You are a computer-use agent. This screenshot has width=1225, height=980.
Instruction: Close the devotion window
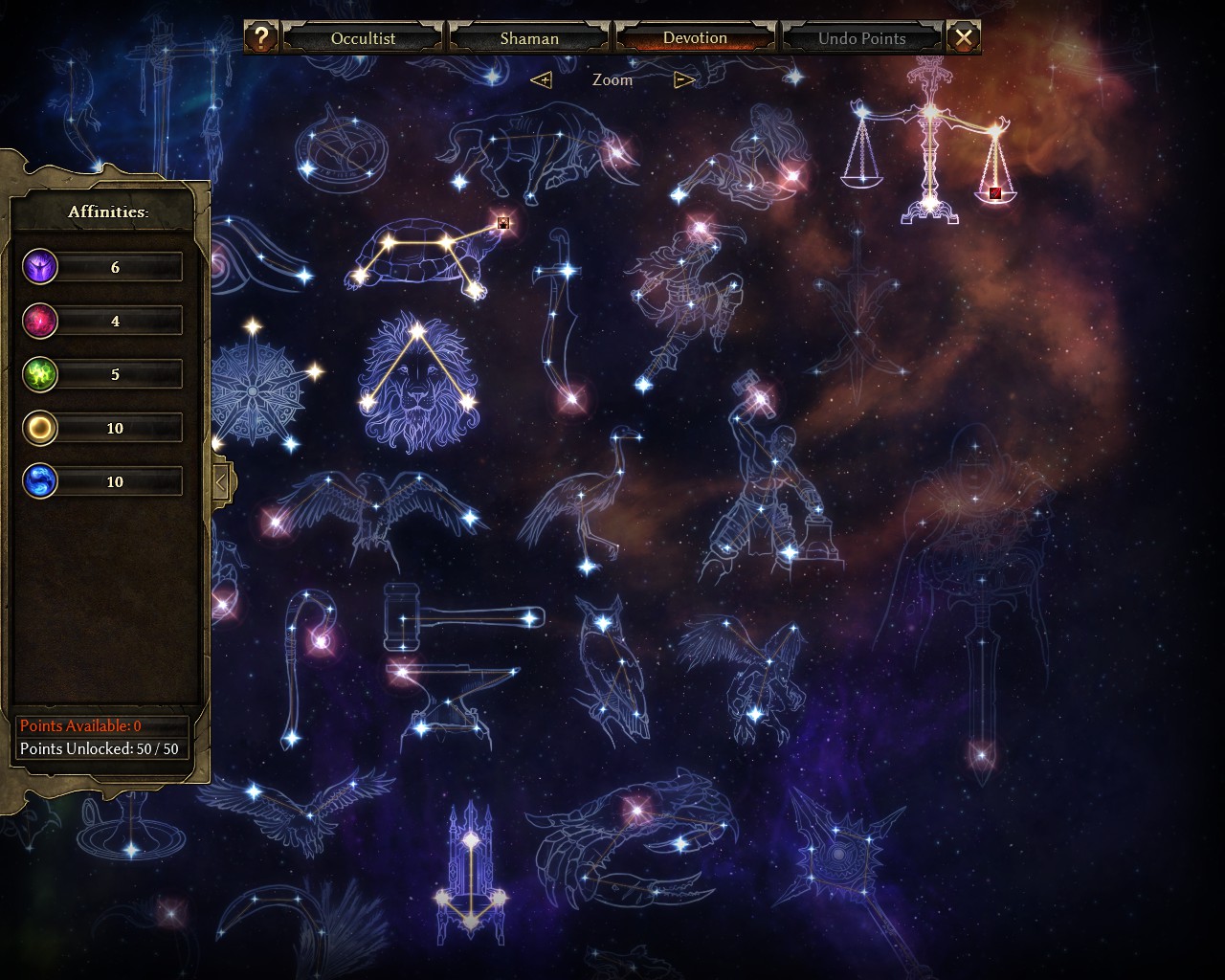click(x=964, y=37)
